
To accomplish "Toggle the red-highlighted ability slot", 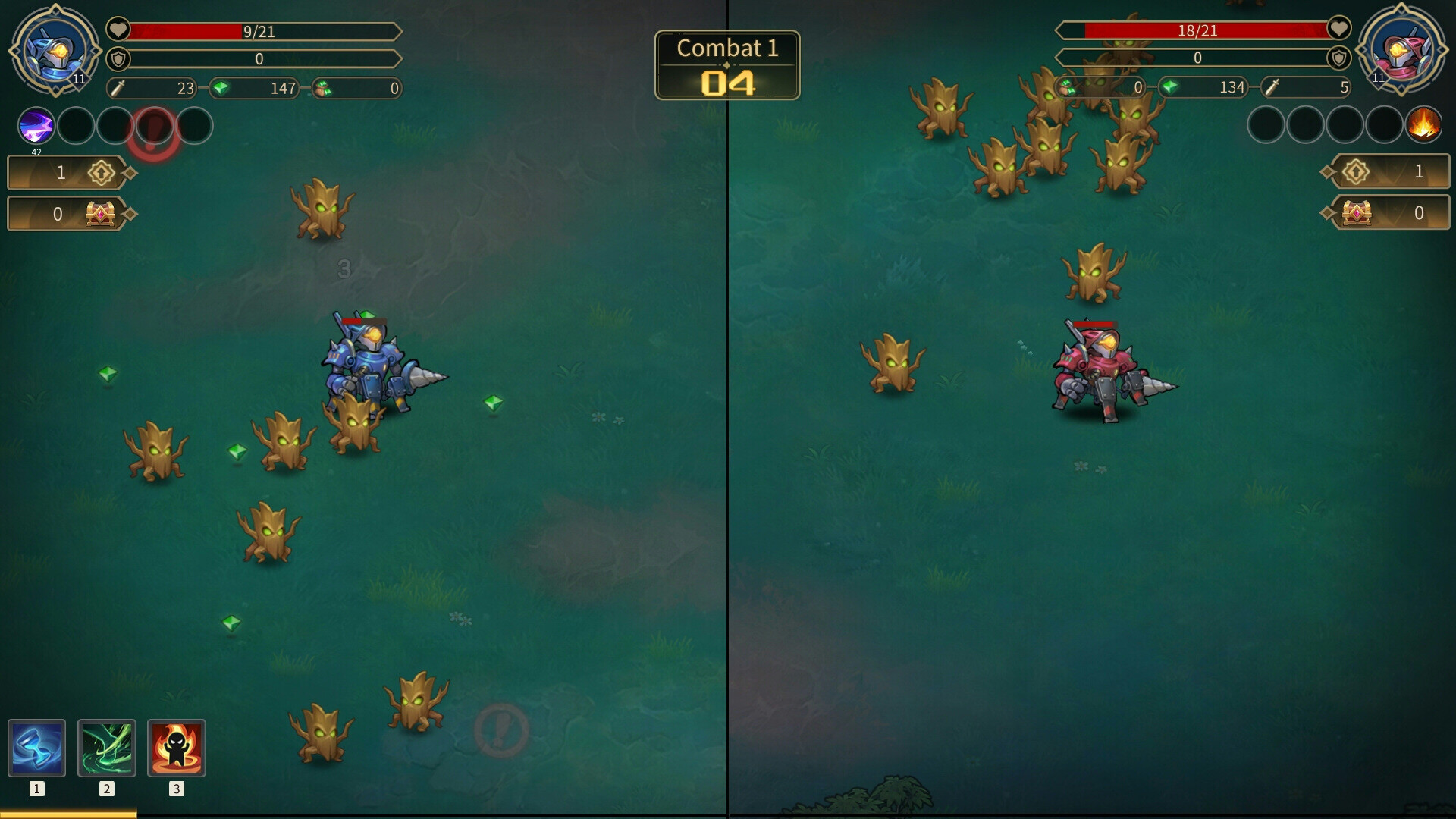I will tap(155, 126).
